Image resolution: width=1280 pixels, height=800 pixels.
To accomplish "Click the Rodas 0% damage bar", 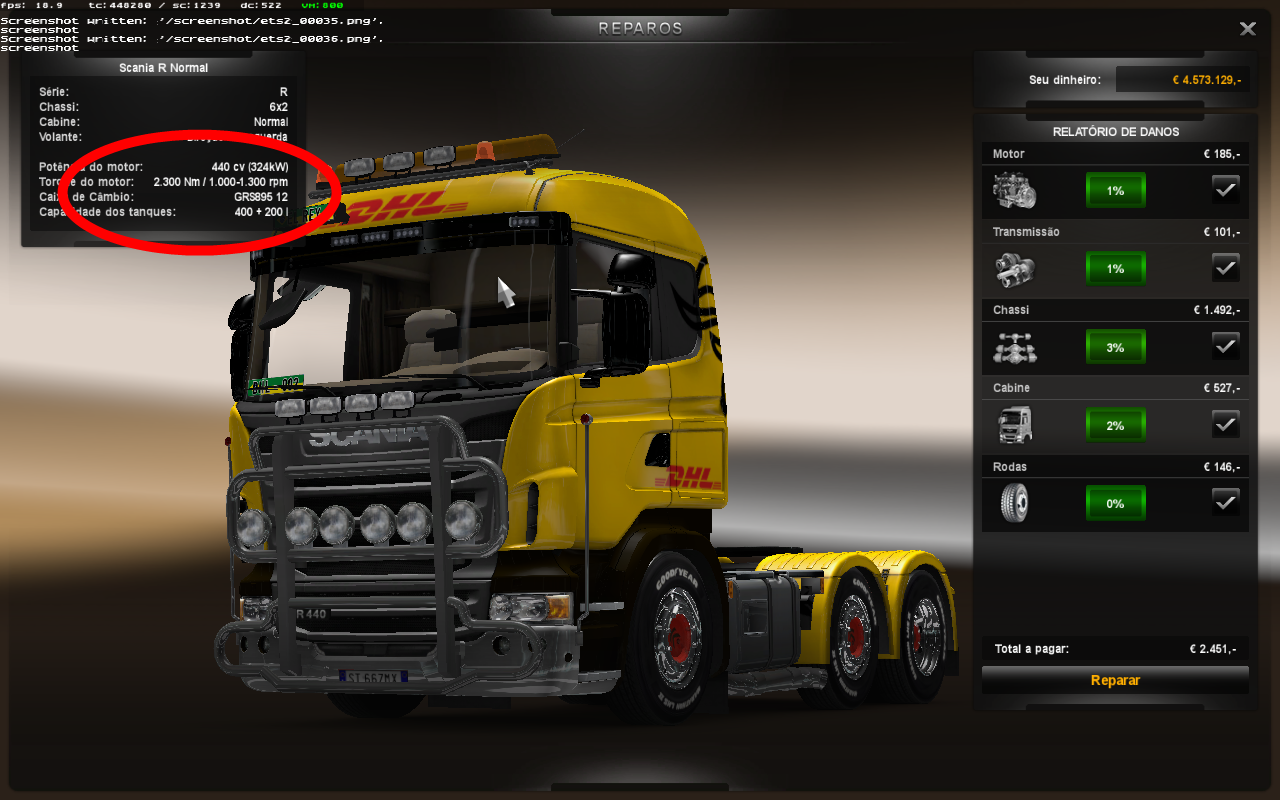I will point(1115,503).
